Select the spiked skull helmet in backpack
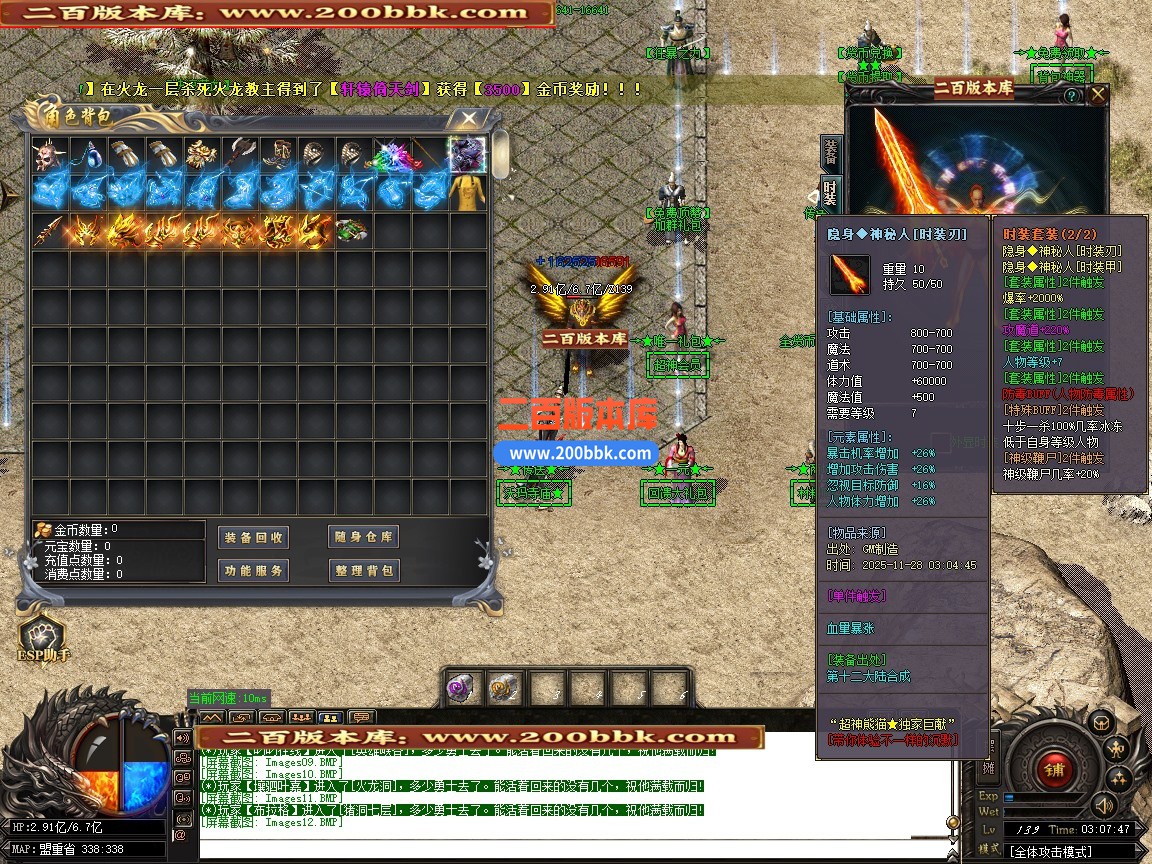The height and width of the screenshot is (864, 1152). [x=50, y=155]
